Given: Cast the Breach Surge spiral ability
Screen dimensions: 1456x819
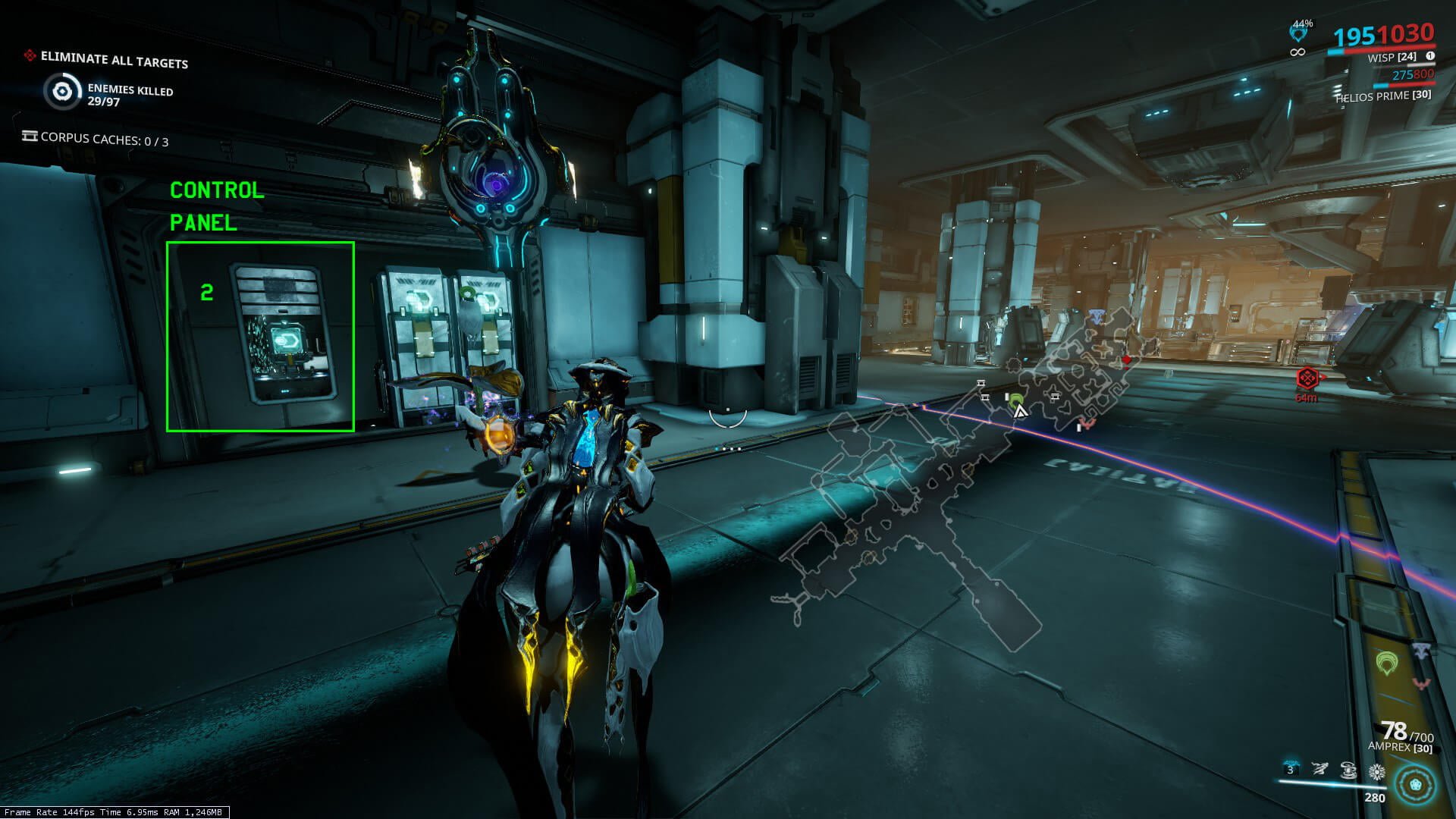Looking at the screenshot, I should pyautogui.click(x=1348, y=770).
